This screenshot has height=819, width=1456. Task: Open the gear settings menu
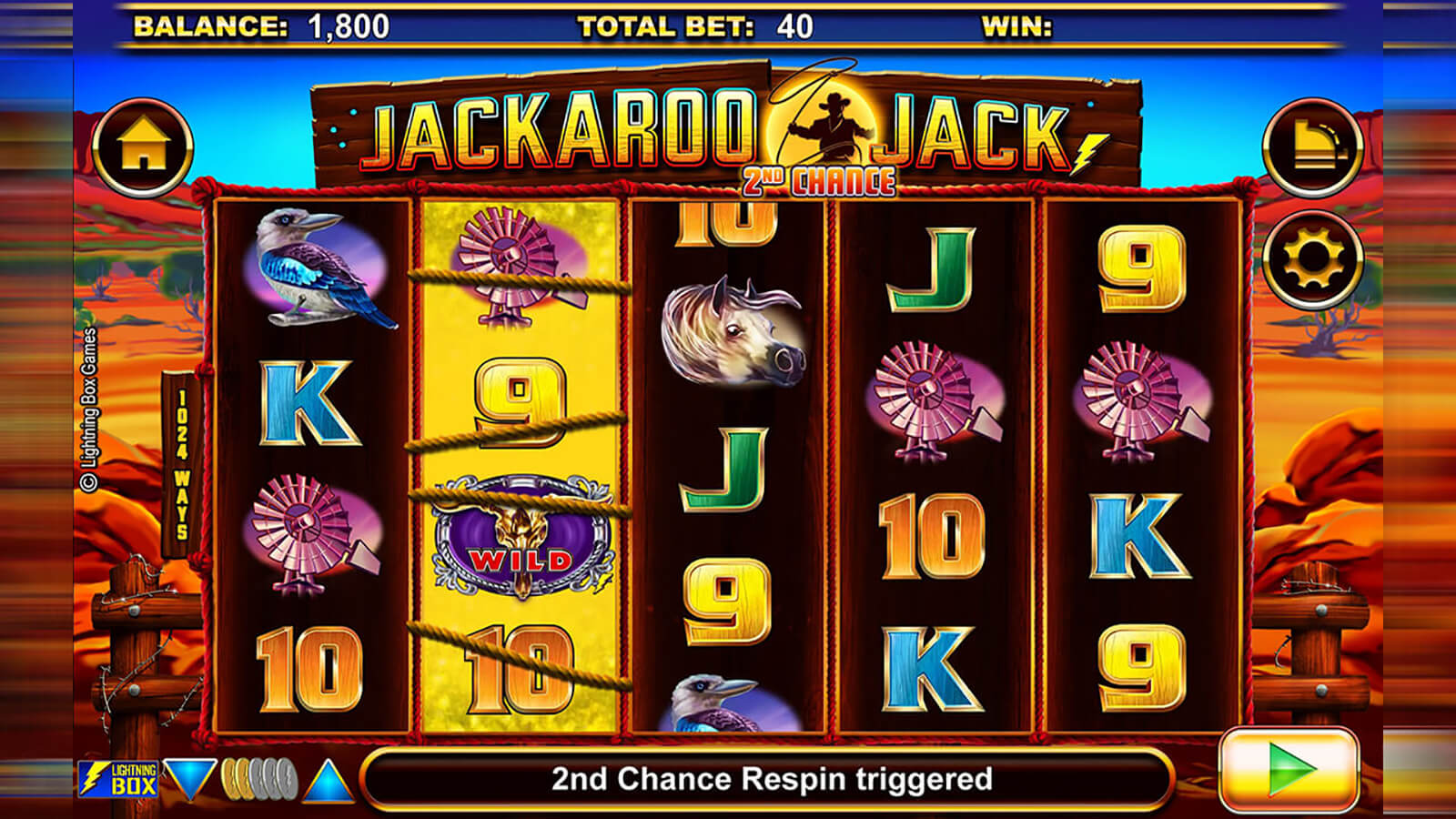point(1311,259)
